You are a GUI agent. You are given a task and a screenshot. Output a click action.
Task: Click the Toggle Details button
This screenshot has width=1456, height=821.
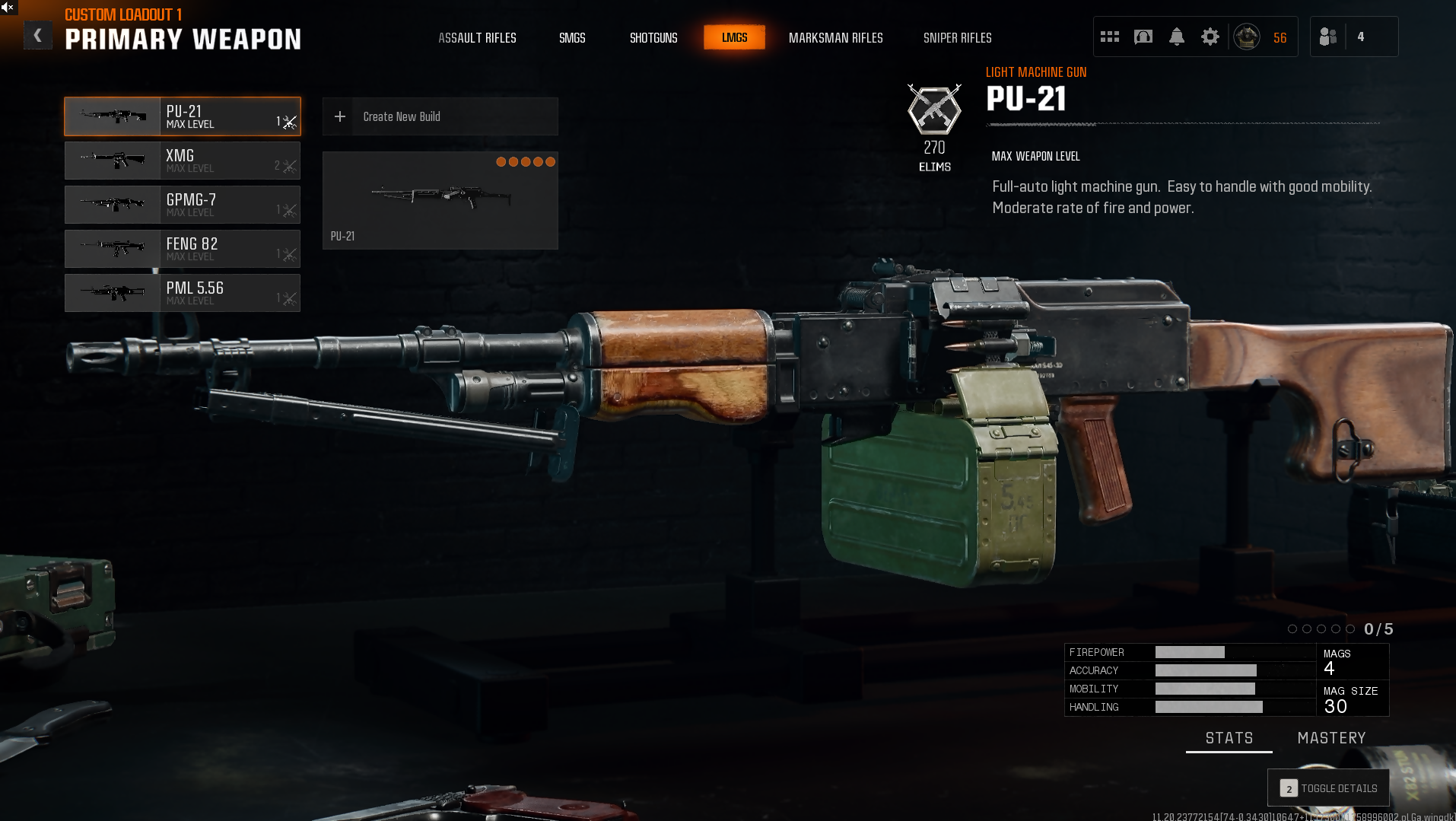coord(1328,788)
